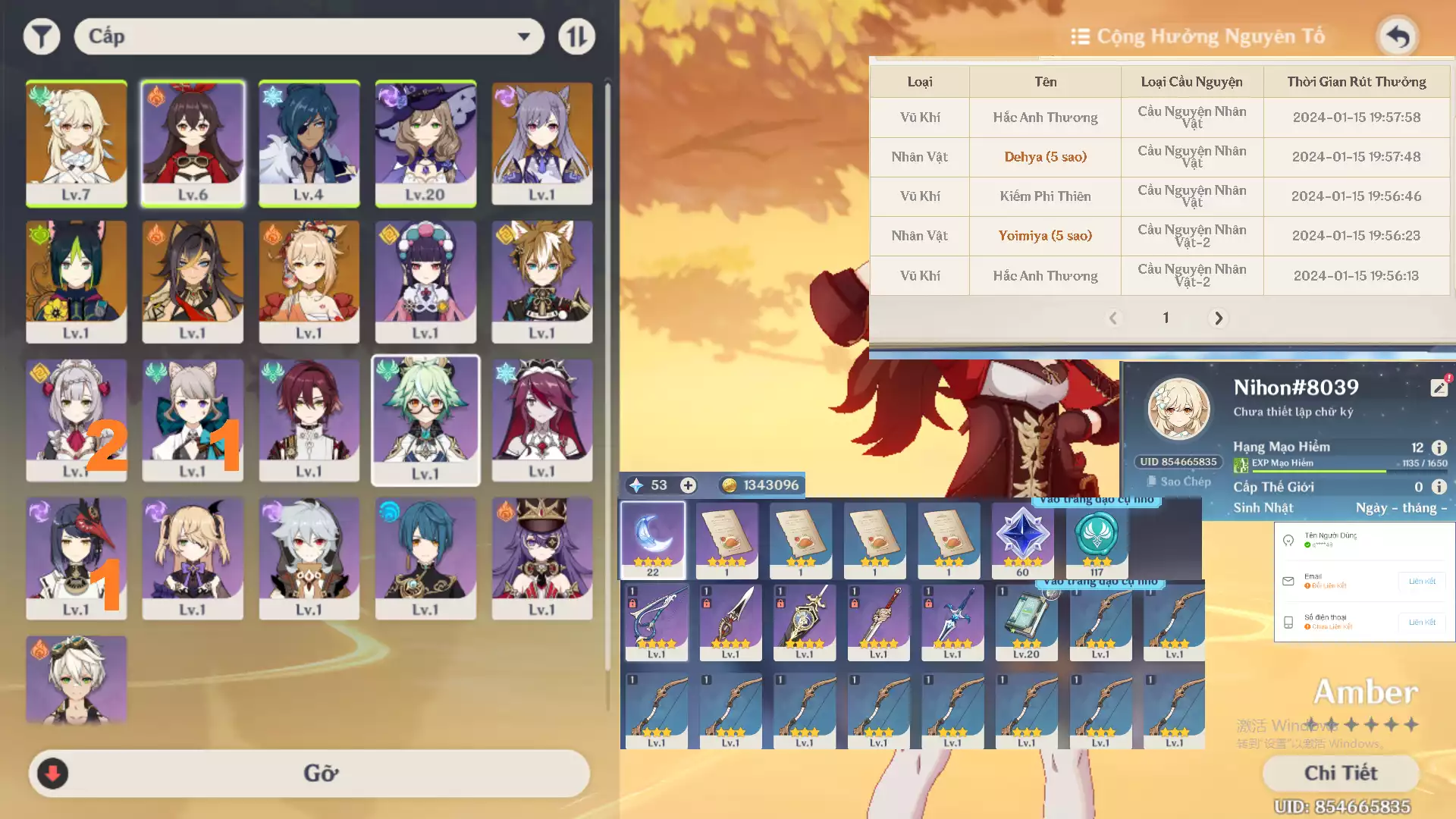Click the edit pencil icon near Nihon#8039
The image size is (1456, 819).
1439,387
